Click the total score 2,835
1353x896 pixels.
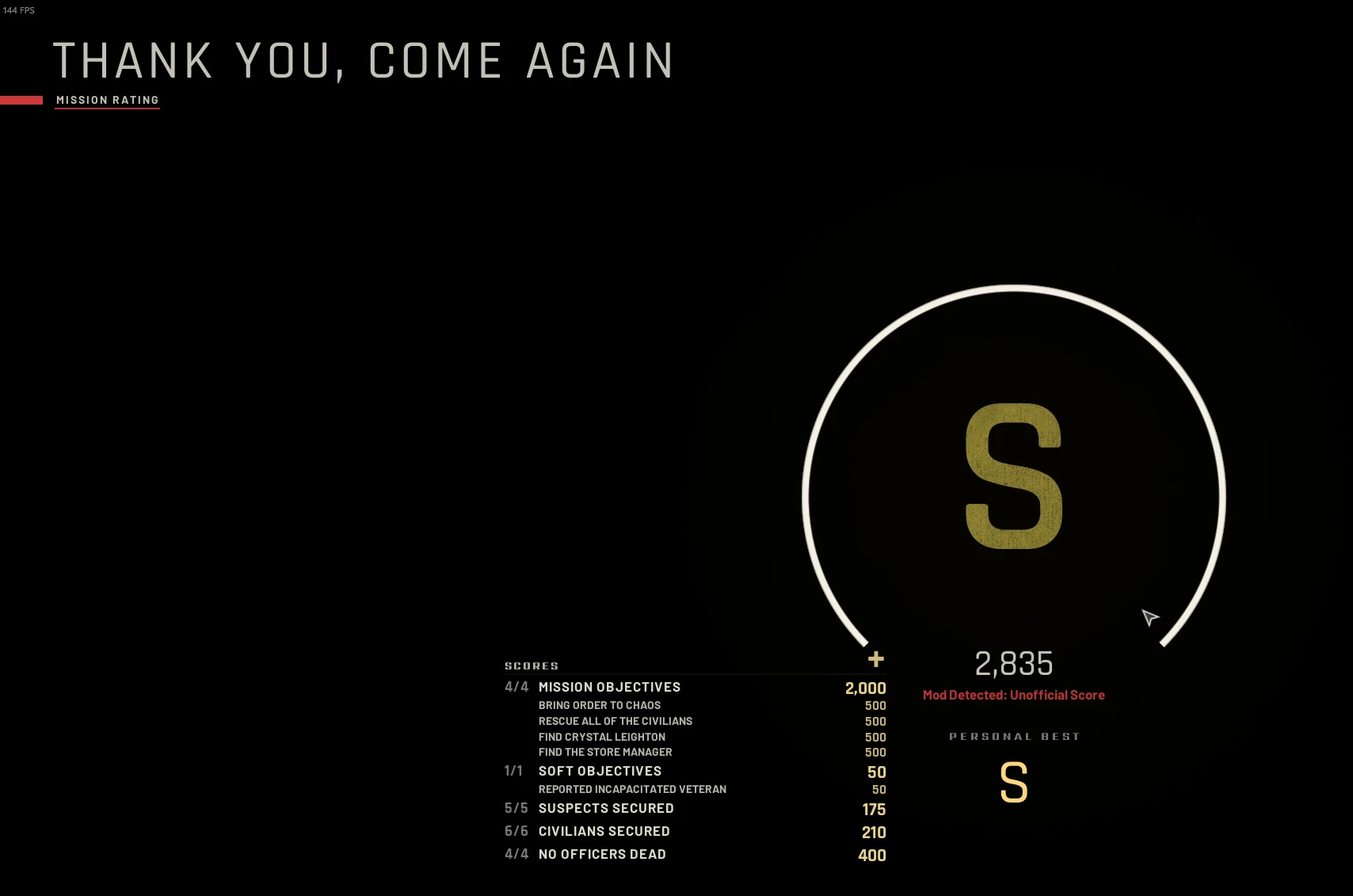(1014, 665)
